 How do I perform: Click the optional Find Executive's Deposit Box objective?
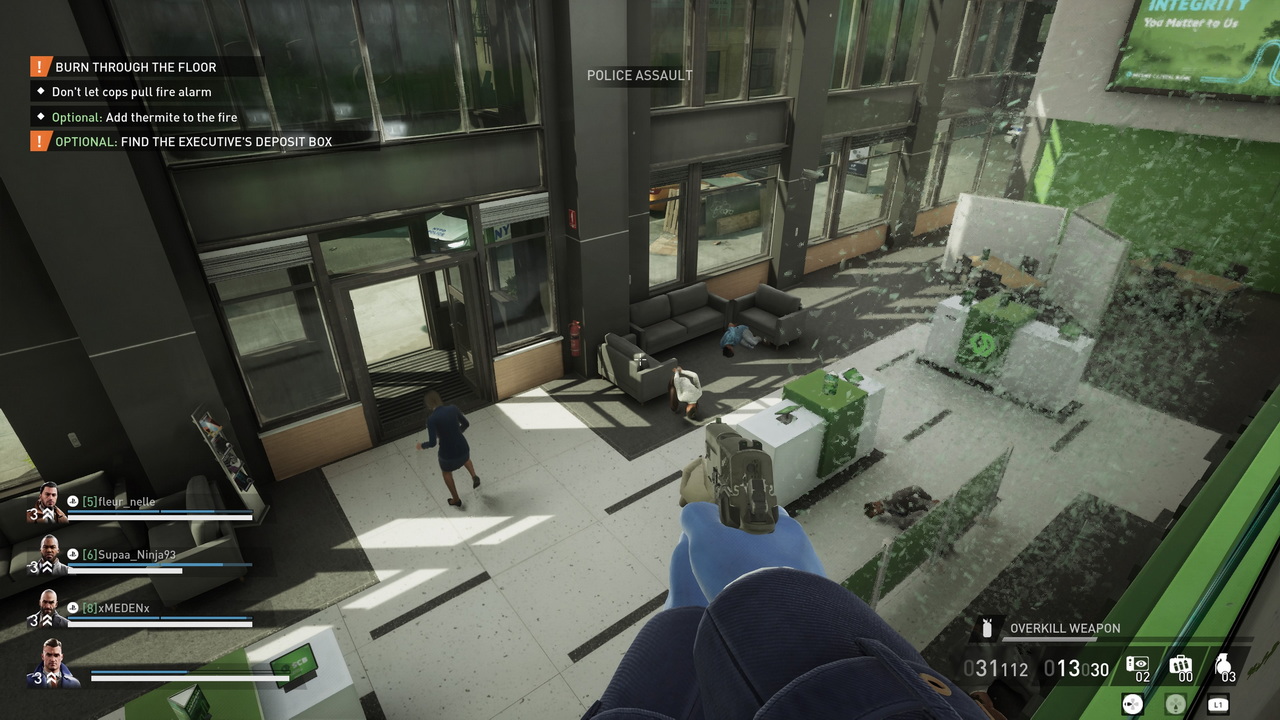193,142
